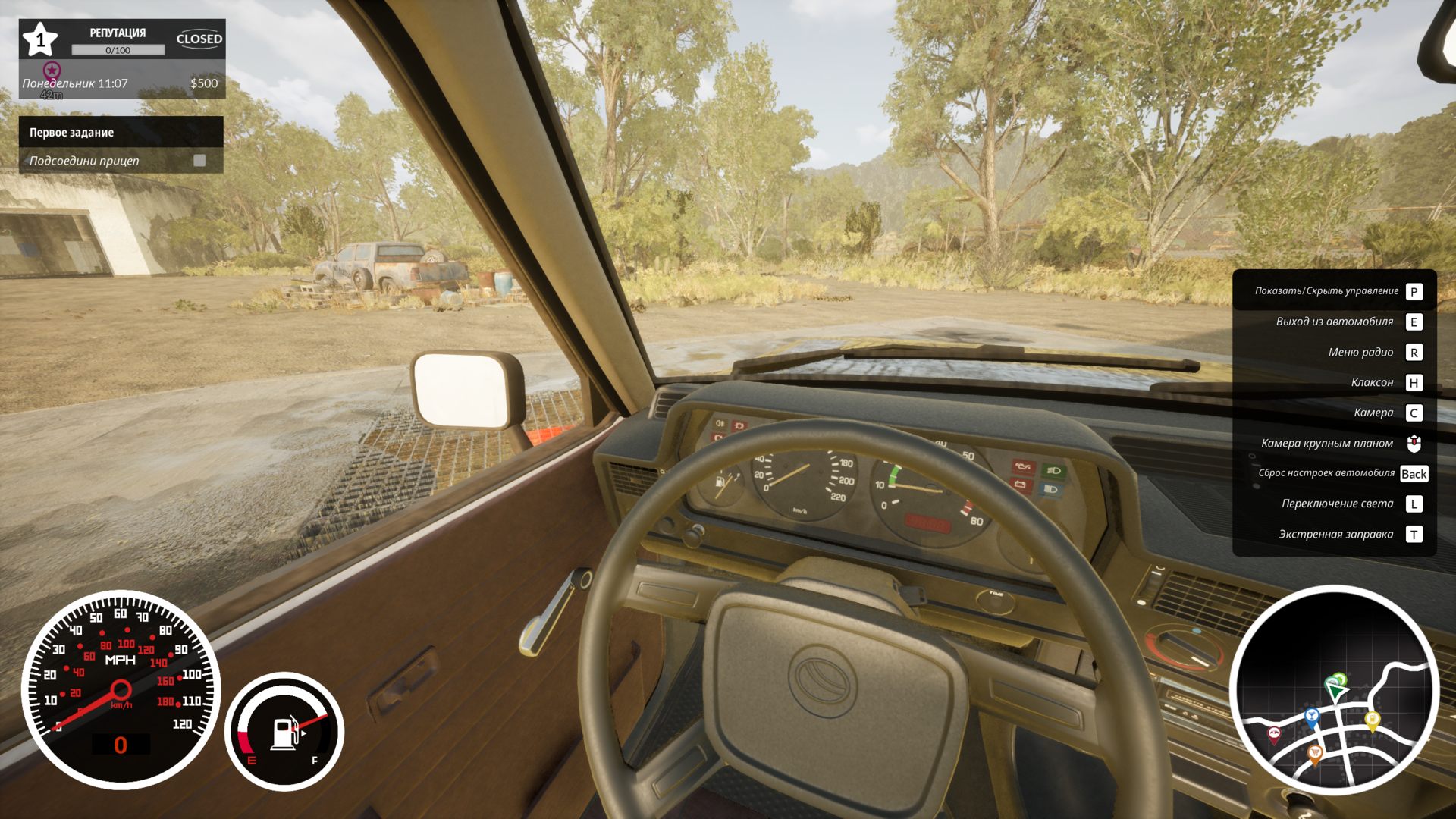Select the red car dealer map marker

(x=1274, y=733)
